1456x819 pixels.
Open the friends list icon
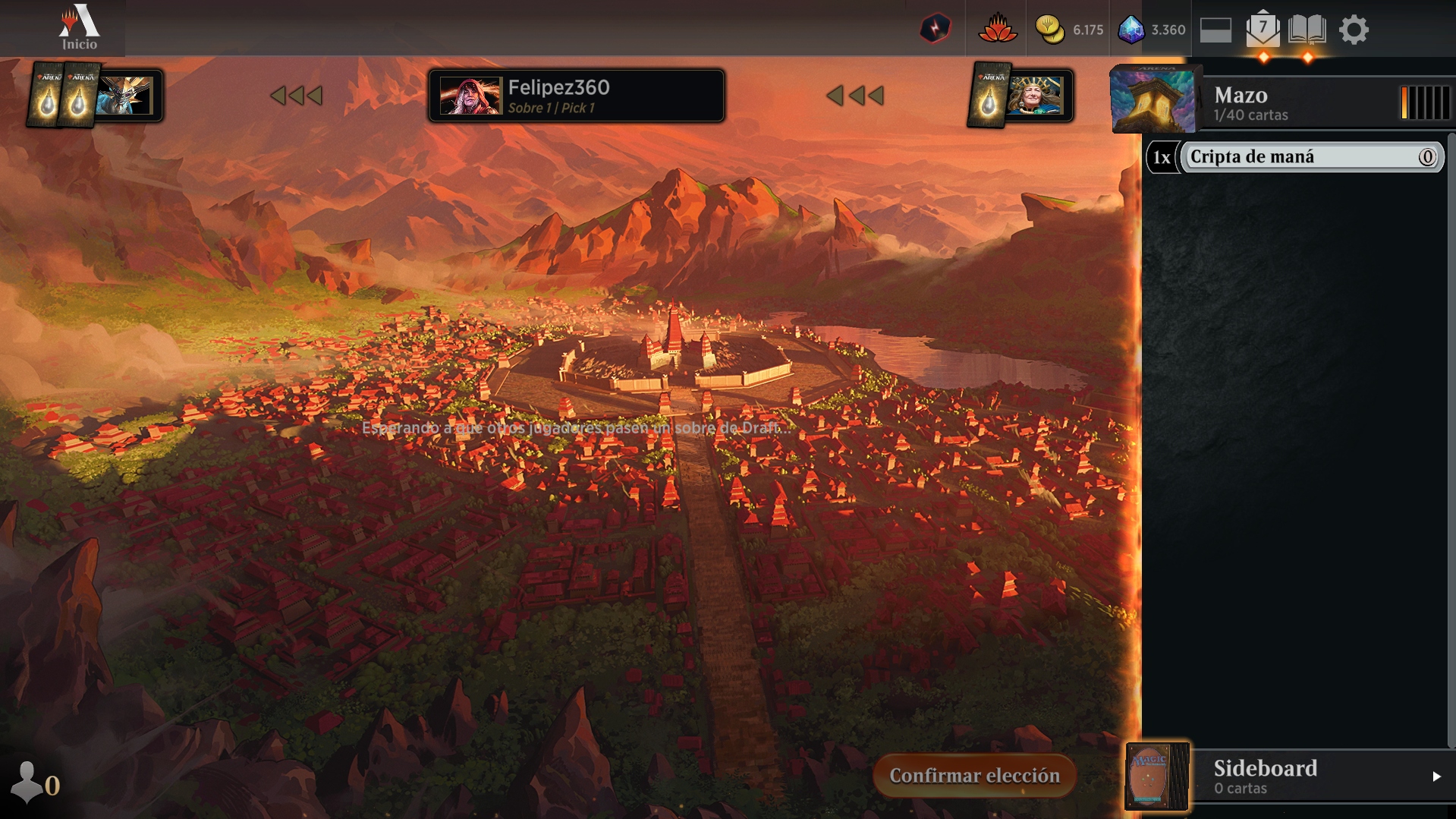pyautogui.click(x=28, y=783)
